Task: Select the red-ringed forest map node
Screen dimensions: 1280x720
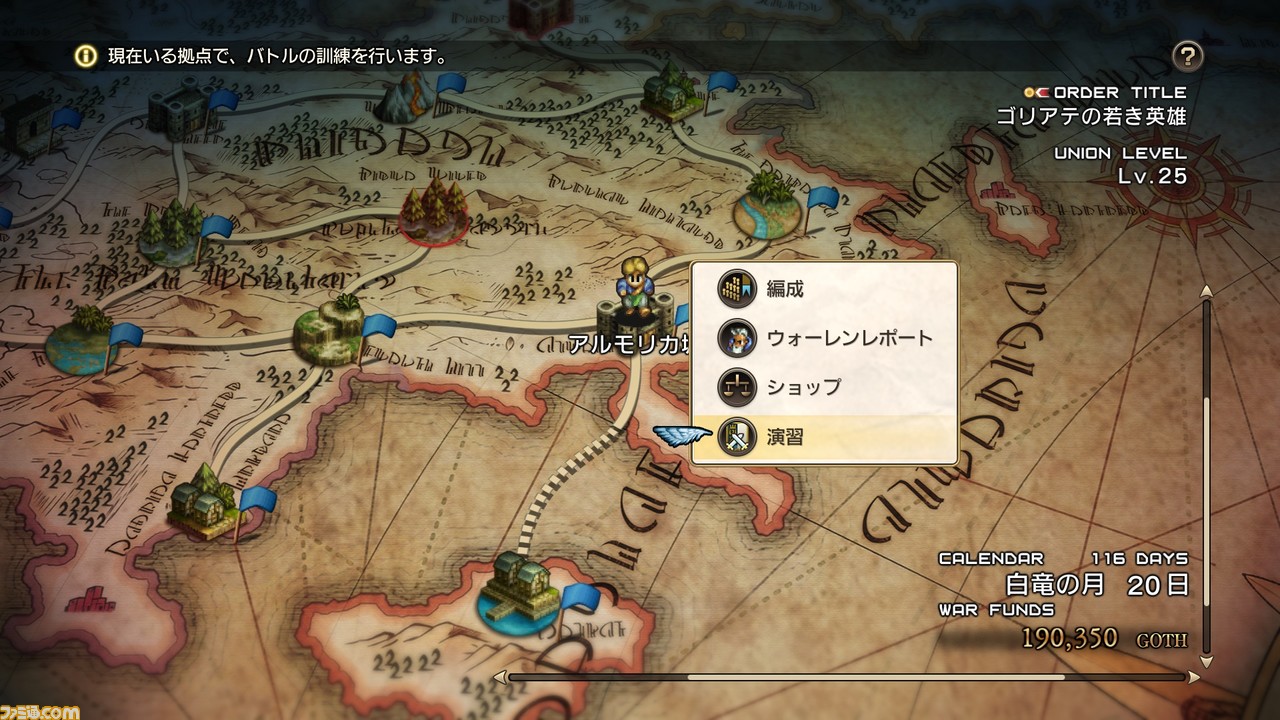Action: [x=435, y=210]
